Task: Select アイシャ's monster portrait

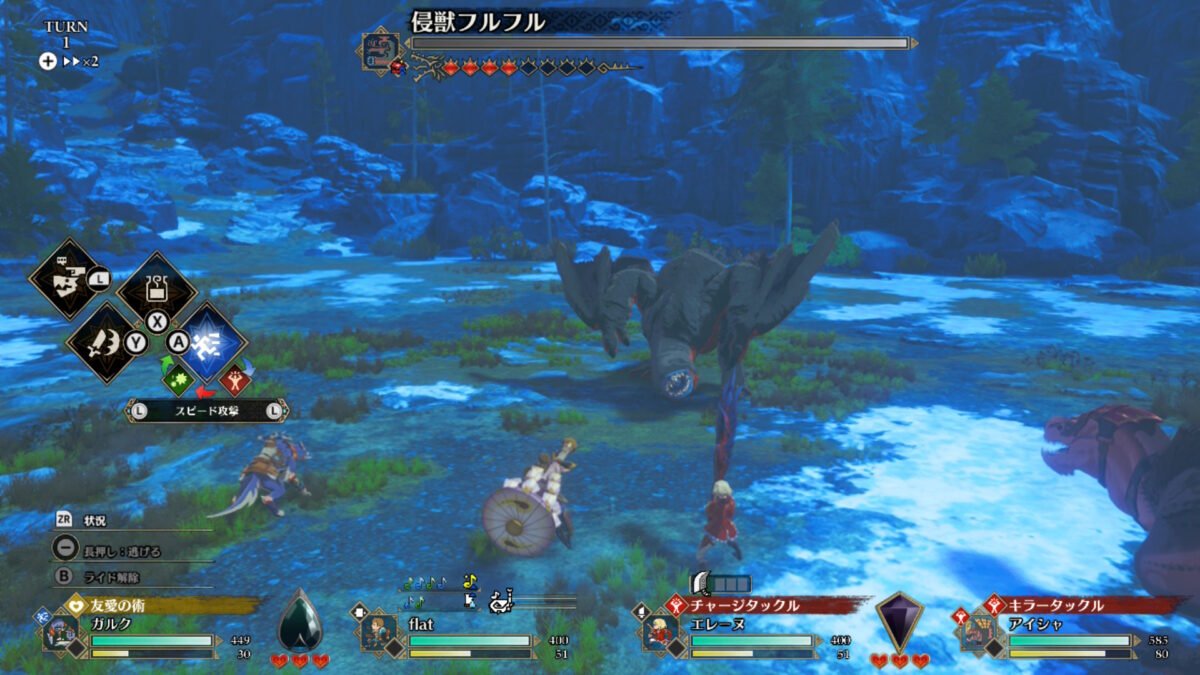Action: click(x=977, y=631)
